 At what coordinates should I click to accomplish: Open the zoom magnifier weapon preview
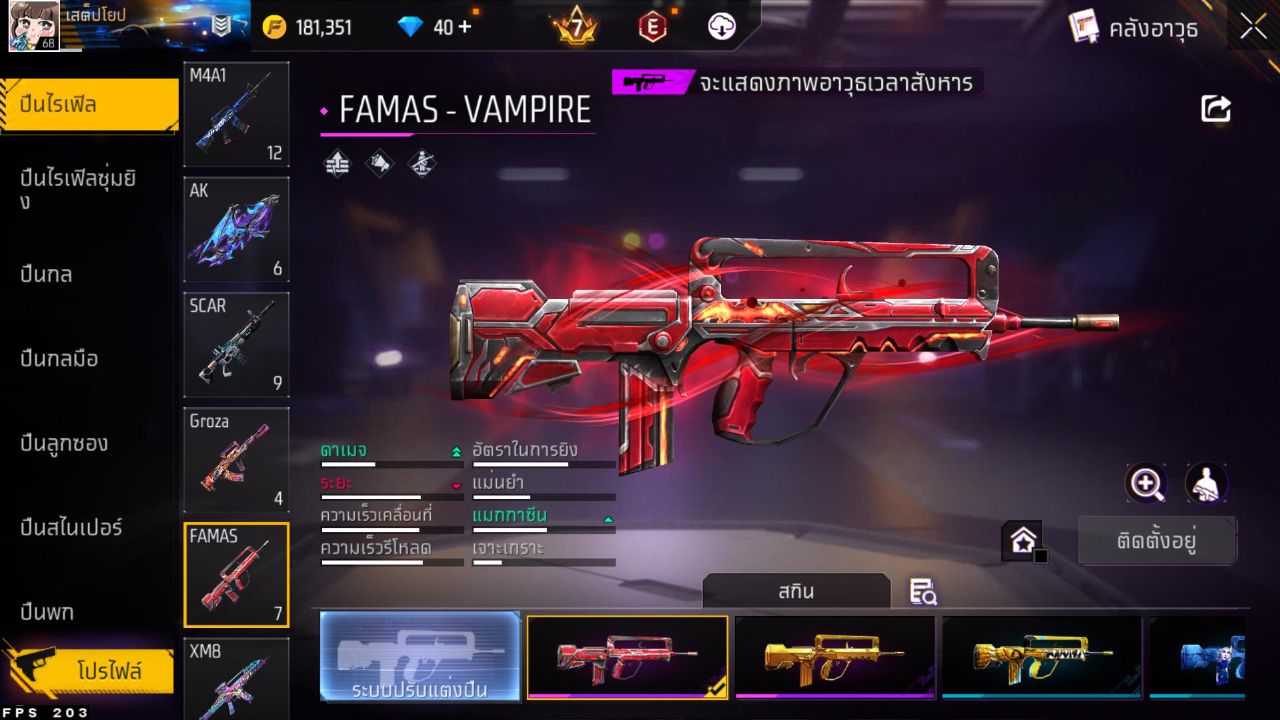(x=1146, y=484)
